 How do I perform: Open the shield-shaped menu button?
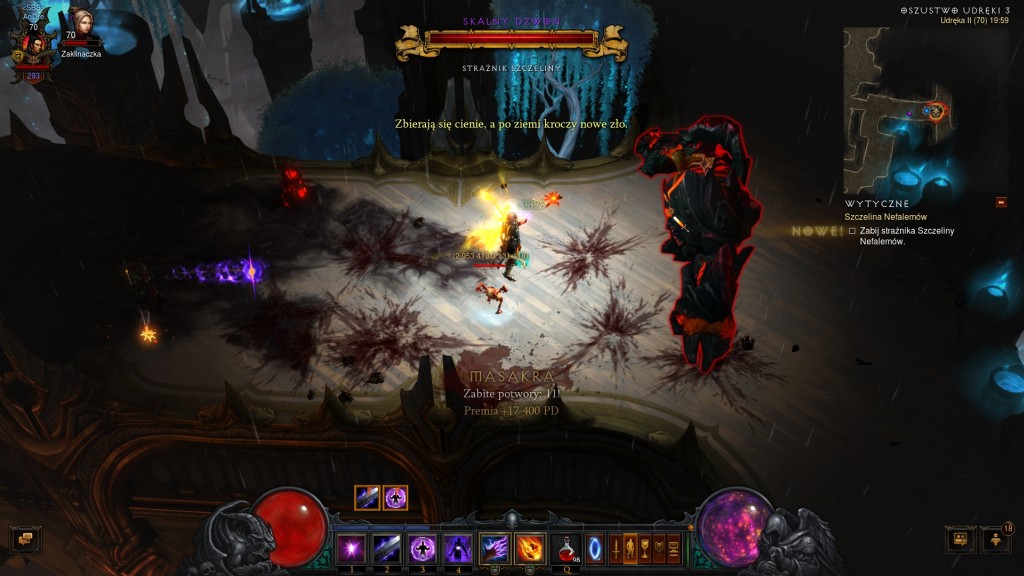point(659,548)
